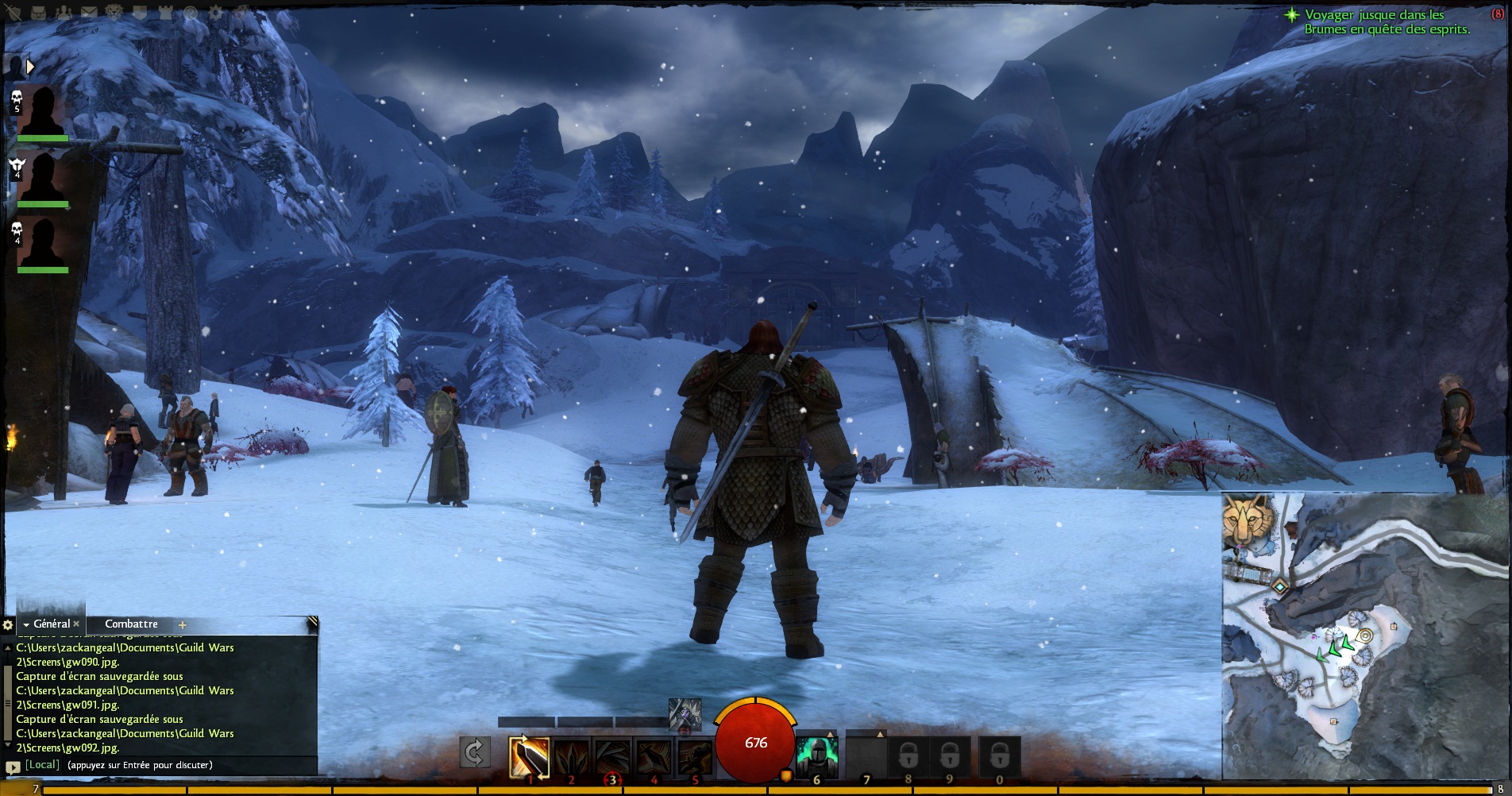
Task: Expand the party panel arrow
Action: click(30, 67)
